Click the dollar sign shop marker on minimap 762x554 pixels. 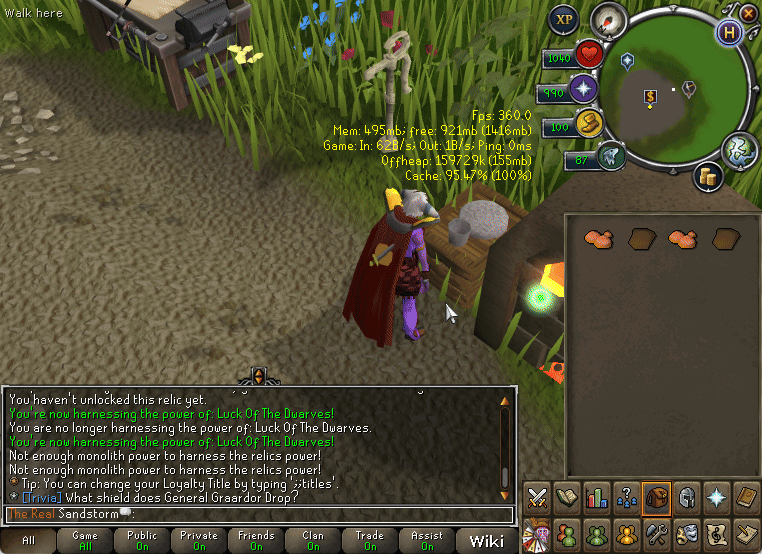(x=650, y=97)
